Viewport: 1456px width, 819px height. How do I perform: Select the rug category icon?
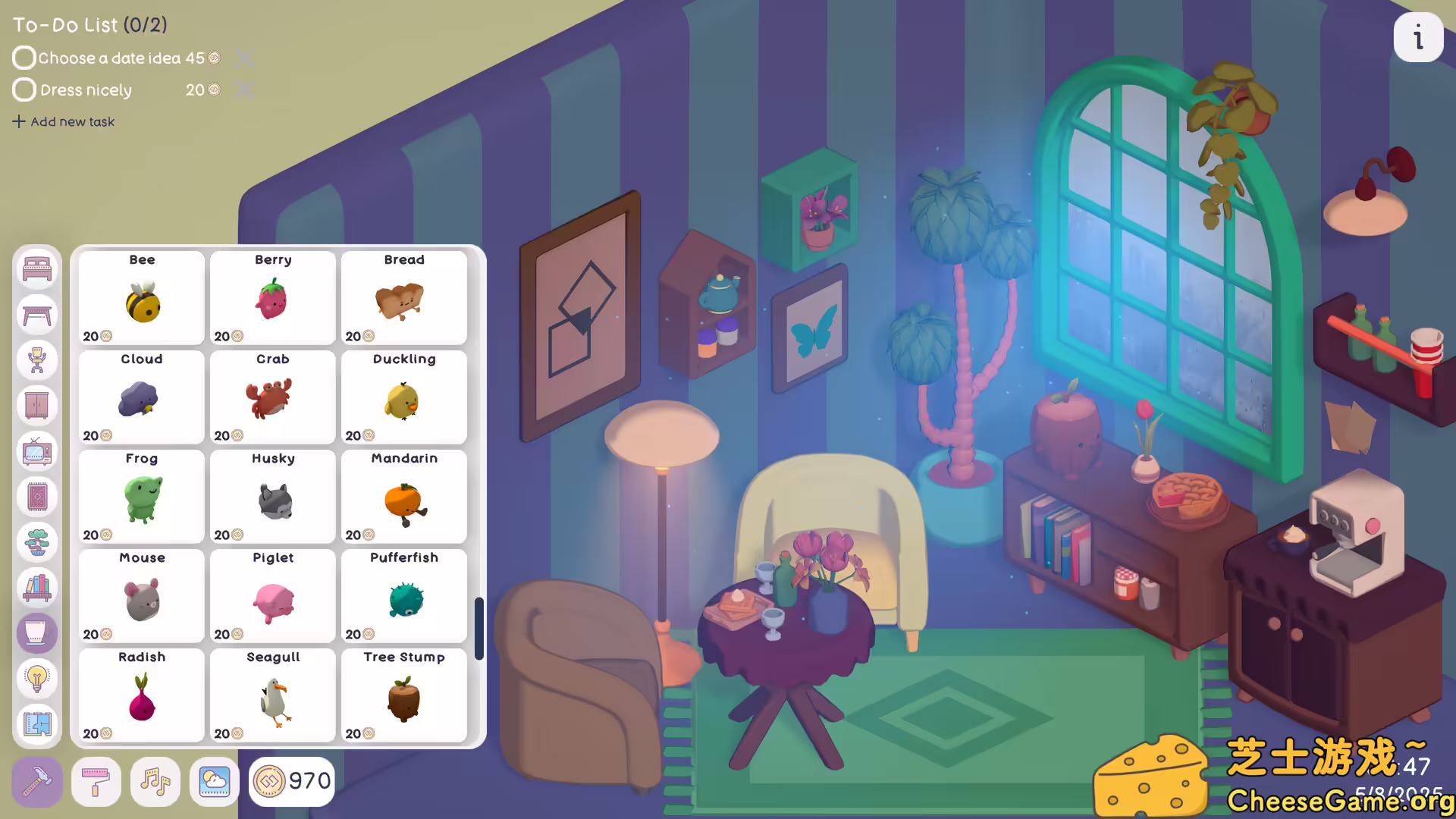coord(36,496)
